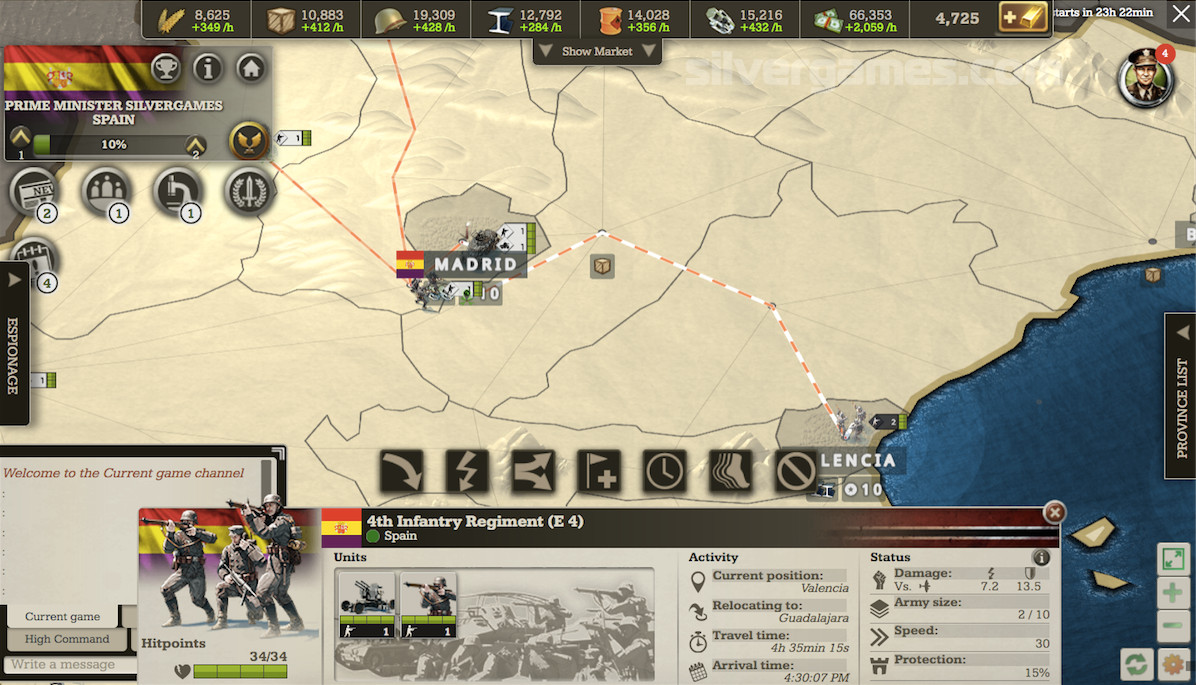Activate the forced march foot command
This screenshot has height=685, width=1196.
click(730, 471)
